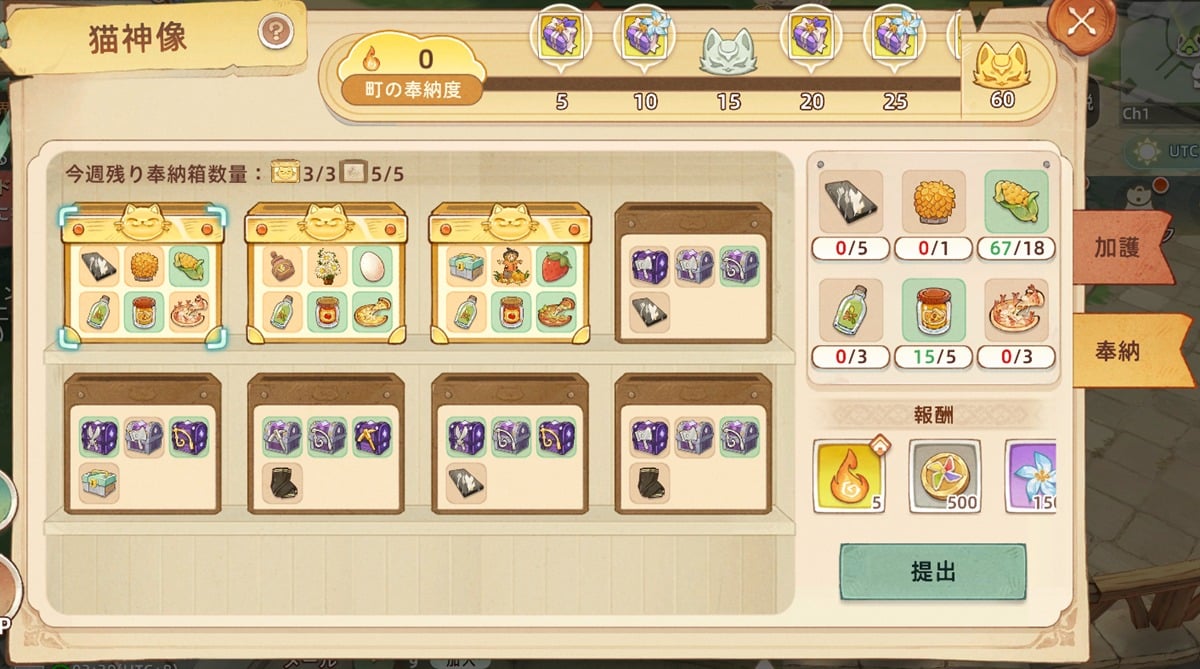Inspect the dark ore 0/5 requirement

click(850, 202)
